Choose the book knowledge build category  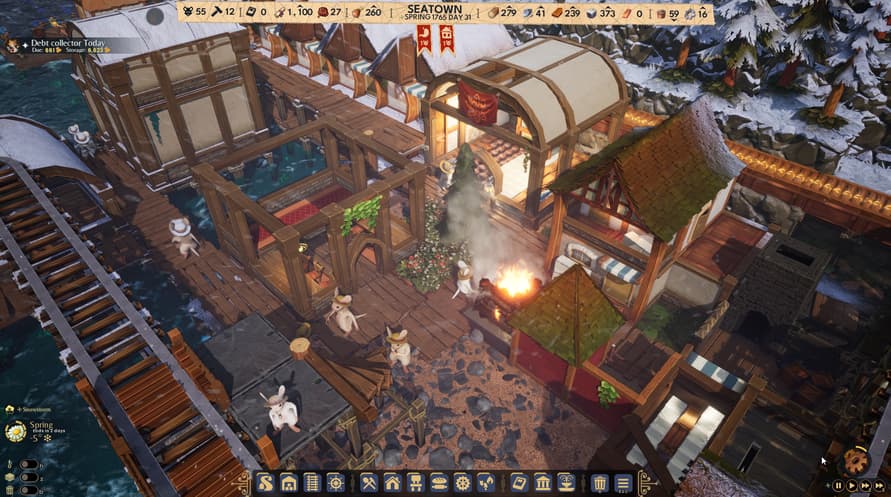519,484
